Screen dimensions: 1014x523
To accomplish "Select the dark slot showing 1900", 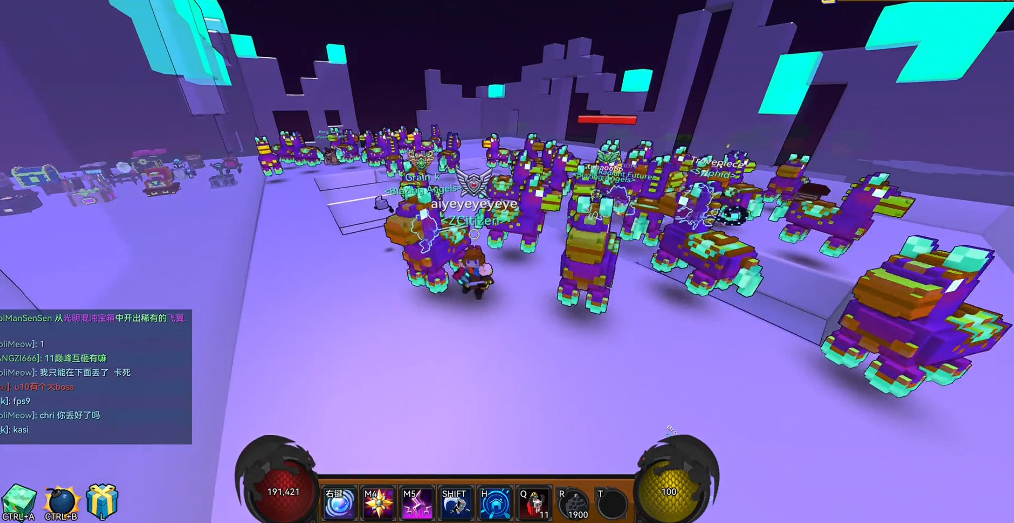I will click(x=575, y=503).
